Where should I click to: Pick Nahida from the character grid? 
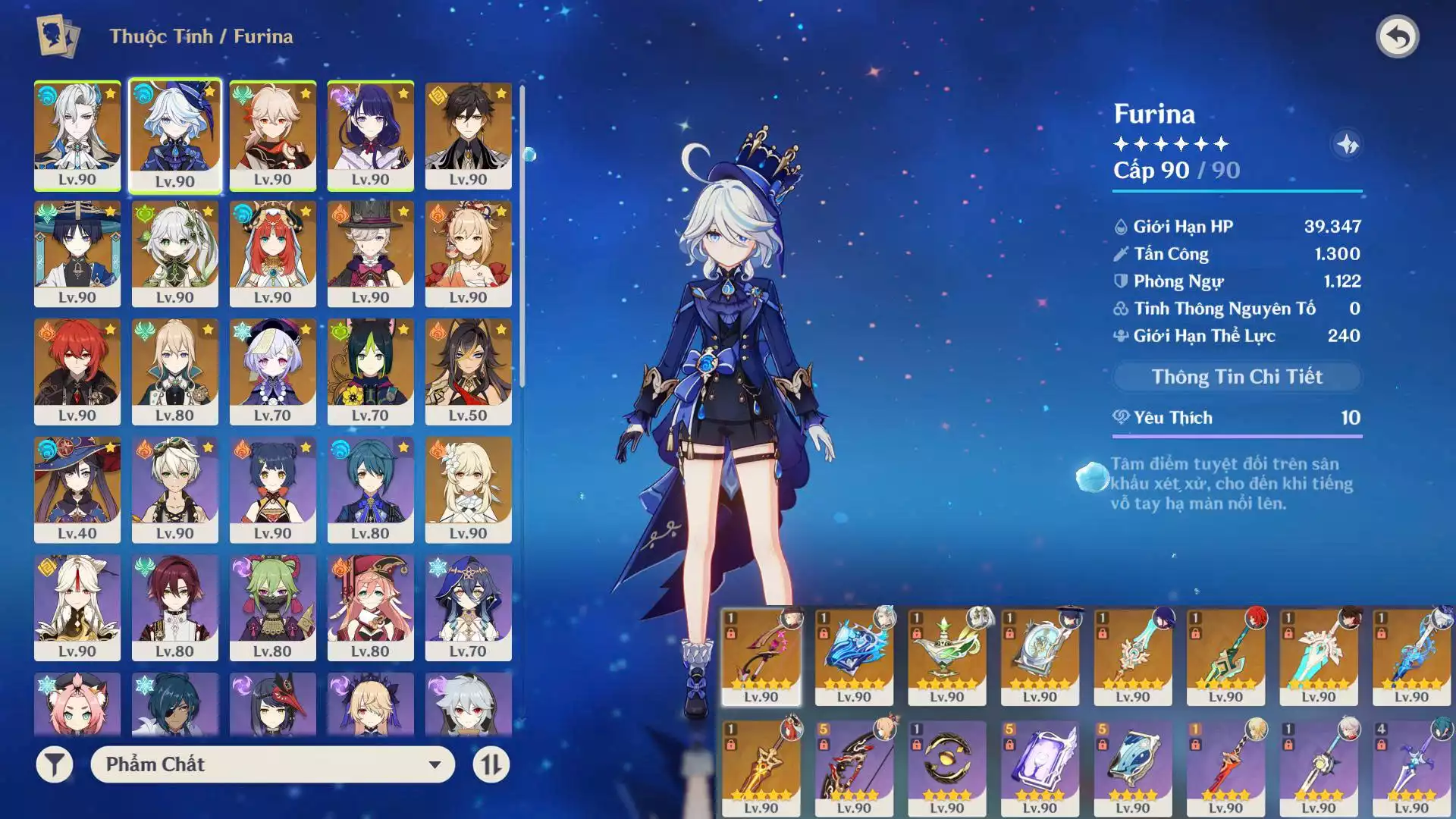(174, 253)
